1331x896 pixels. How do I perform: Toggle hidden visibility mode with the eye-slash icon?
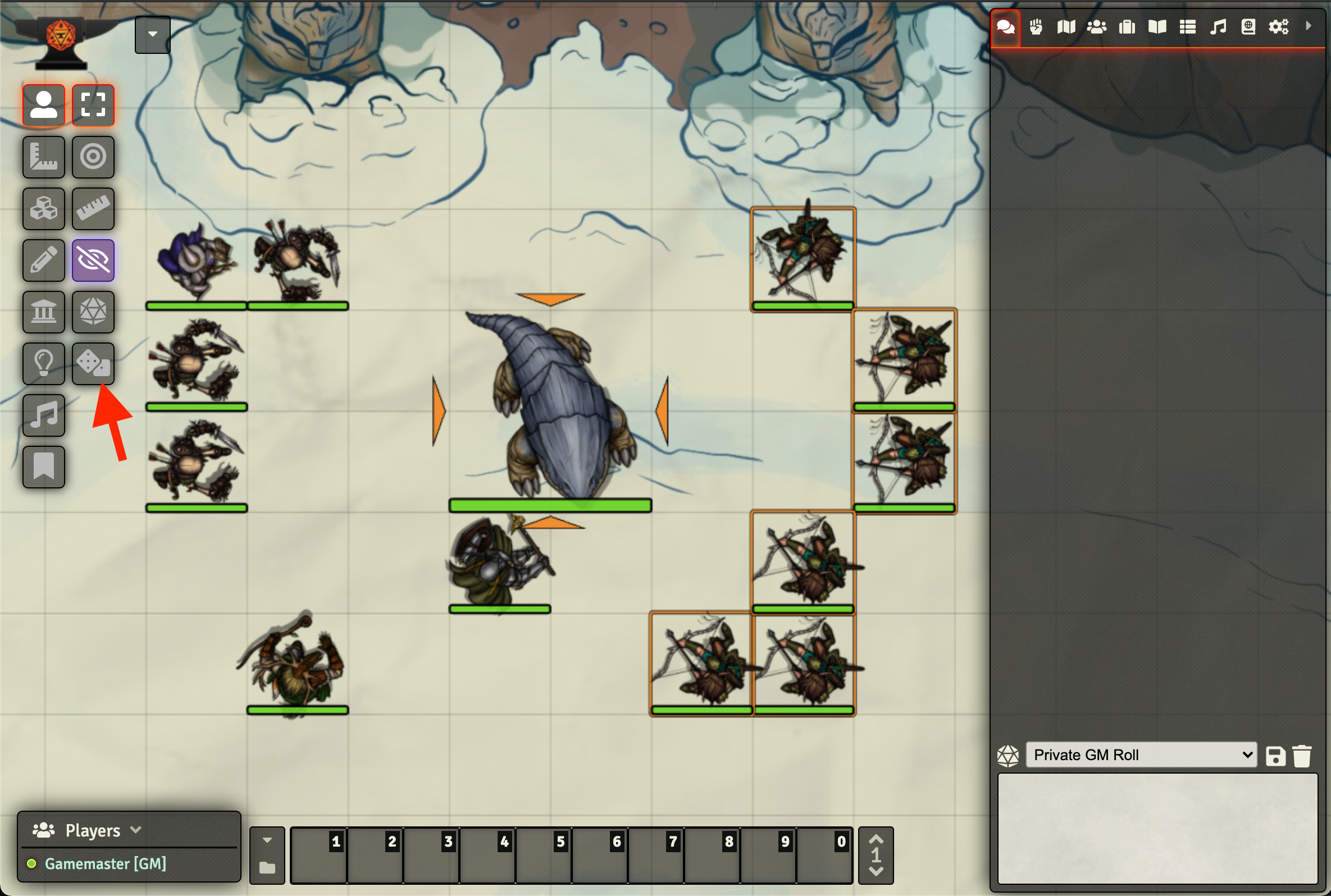coord(93,260)
